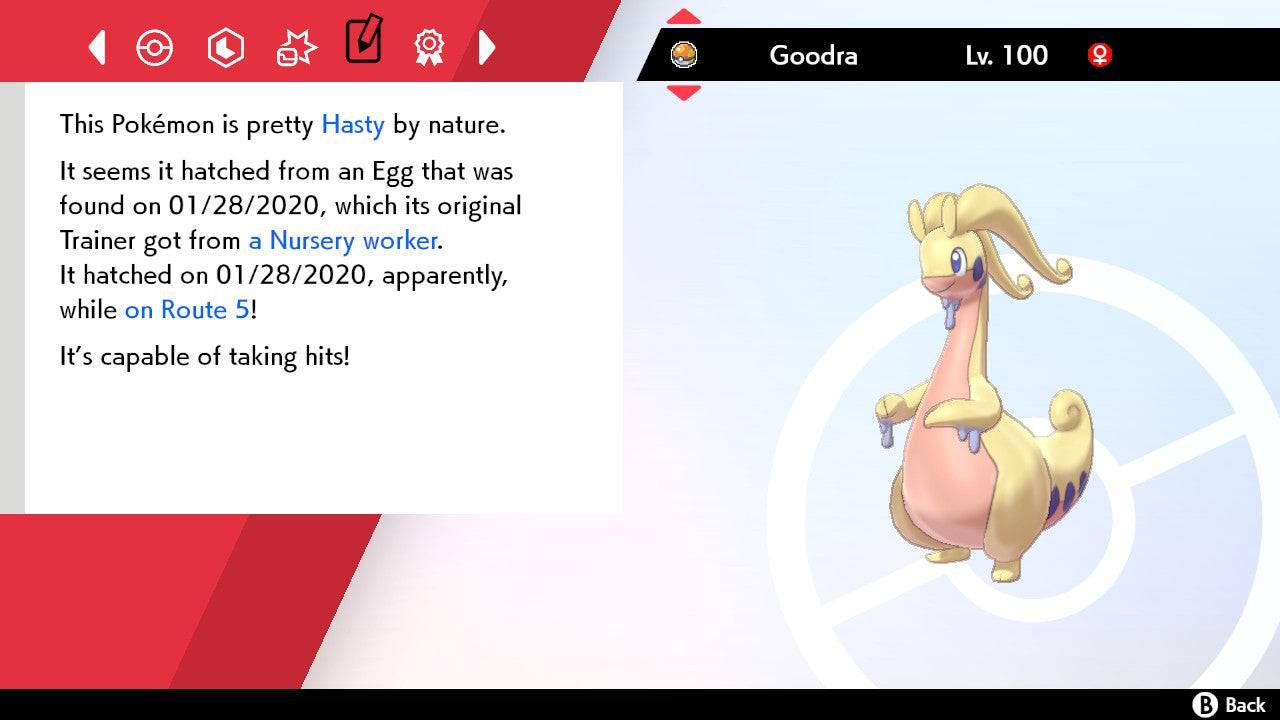Click the memo pen icon on the tab bar
The width and height of the screenshot is (1280, 720).
pos(364,43)
